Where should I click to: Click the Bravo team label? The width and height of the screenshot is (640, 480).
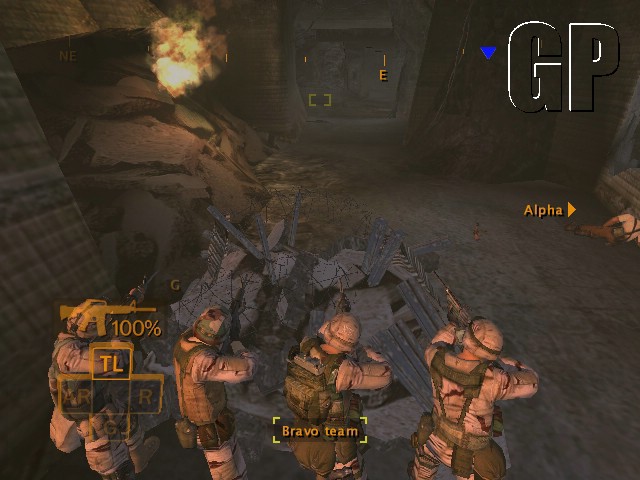(320, 430)
